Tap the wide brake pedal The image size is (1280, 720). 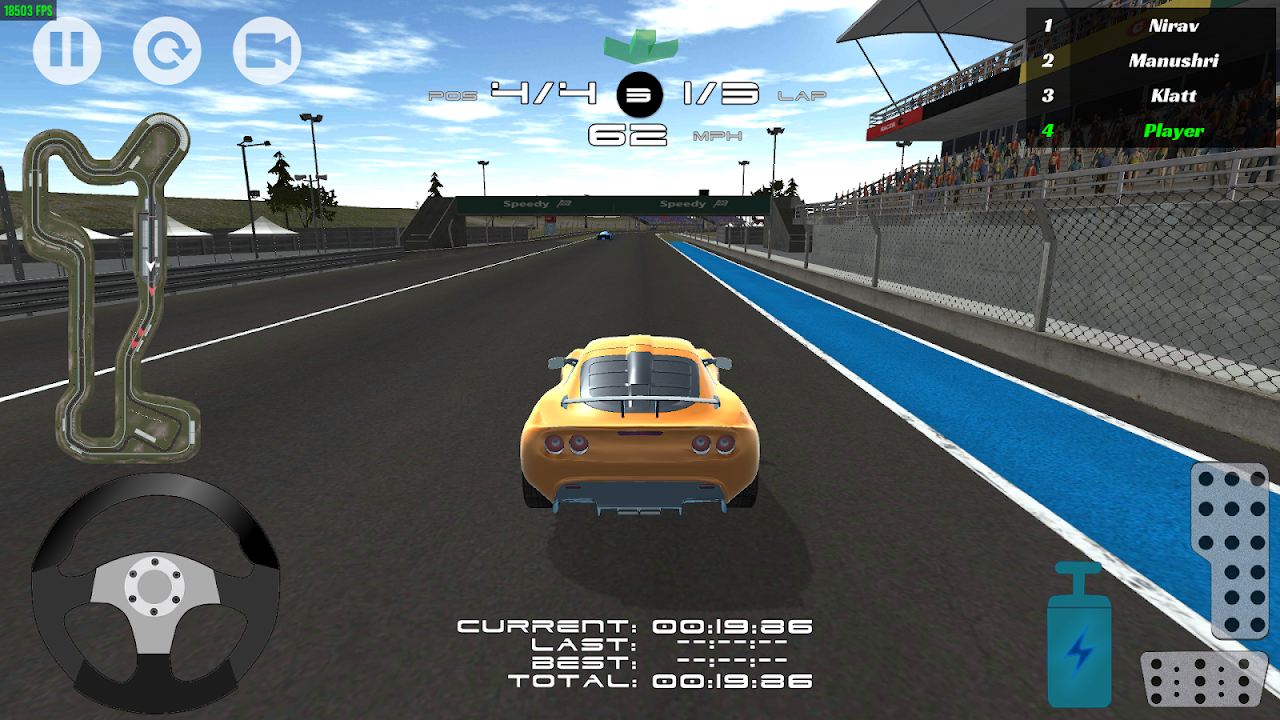(x=1204, y=680)
